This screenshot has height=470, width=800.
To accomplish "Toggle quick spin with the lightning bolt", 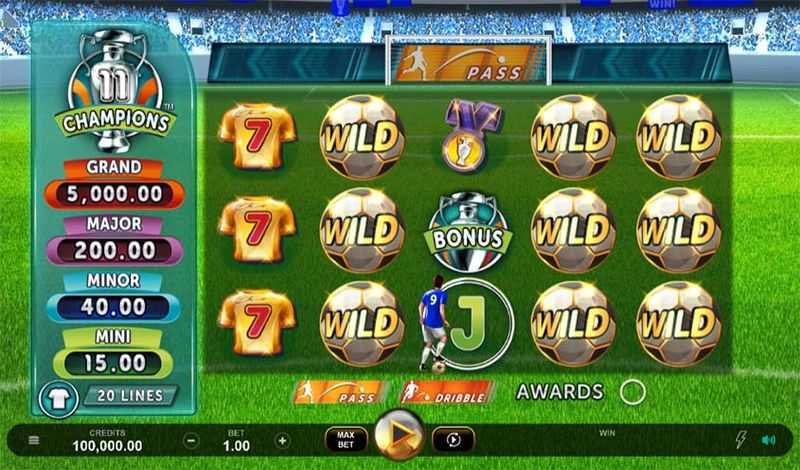I will coord(742,439).
